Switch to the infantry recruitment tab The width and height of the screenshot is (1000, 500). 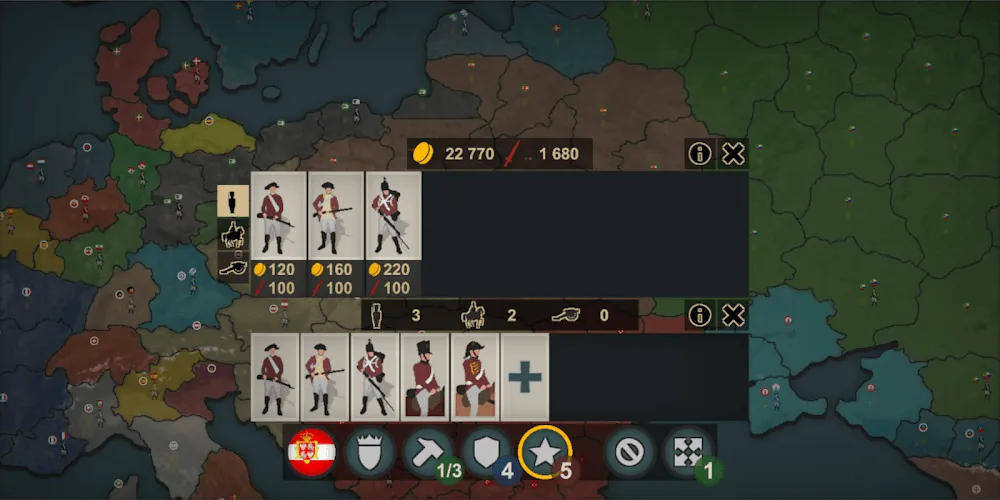point(234,201)
